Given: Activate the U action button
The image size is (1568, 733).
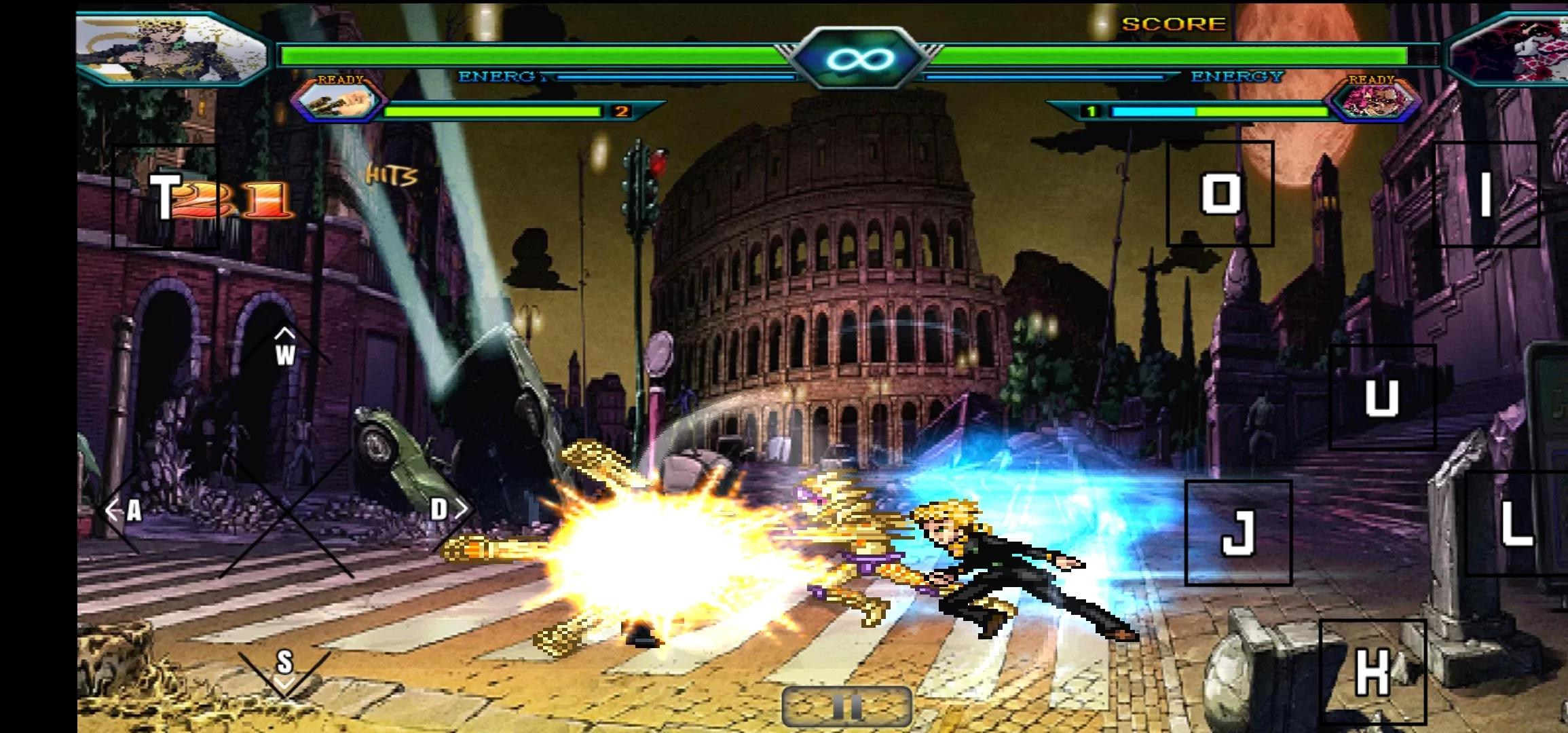Looking at the screenshot, I should (x=1381, y=397).
